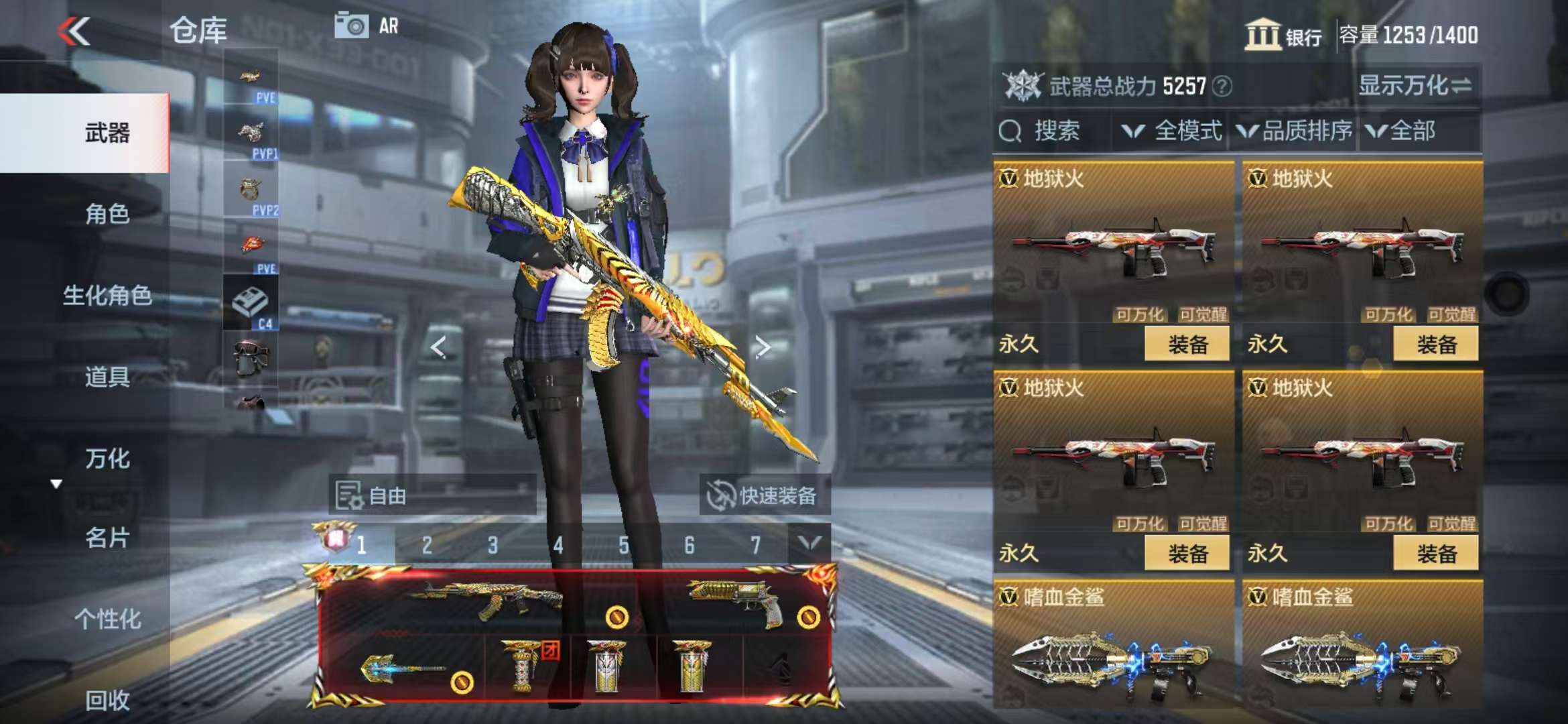The height and width of the screenshot is (724, 1568).
Task: Activate the AR camera mode
Action: pyautogui.click(x=367, y=26)
